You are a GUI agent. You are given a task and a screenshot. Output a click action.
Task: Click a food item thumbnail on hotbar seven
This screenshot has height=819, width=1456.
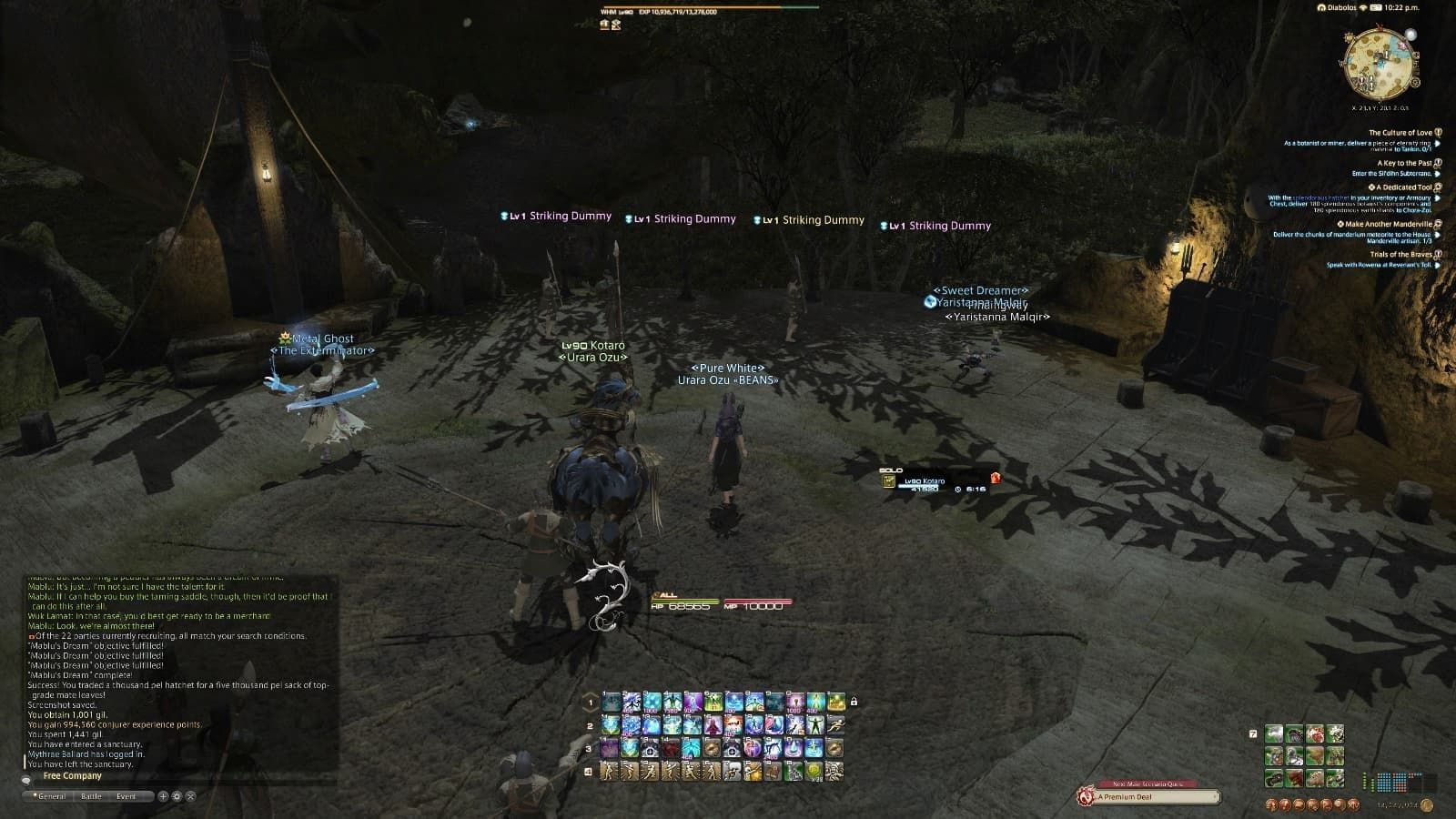[x=1273, y=733]
